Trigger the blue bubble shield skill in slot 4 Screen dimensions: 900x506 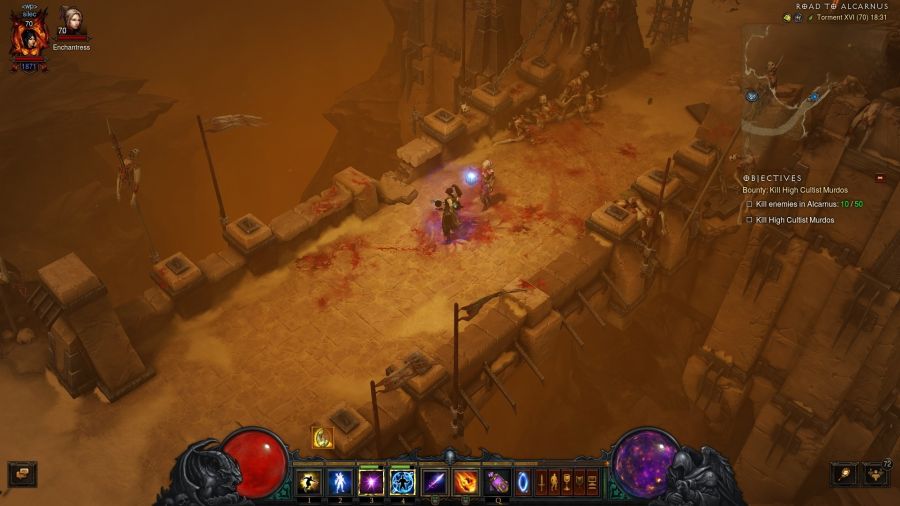pos(402,483)
